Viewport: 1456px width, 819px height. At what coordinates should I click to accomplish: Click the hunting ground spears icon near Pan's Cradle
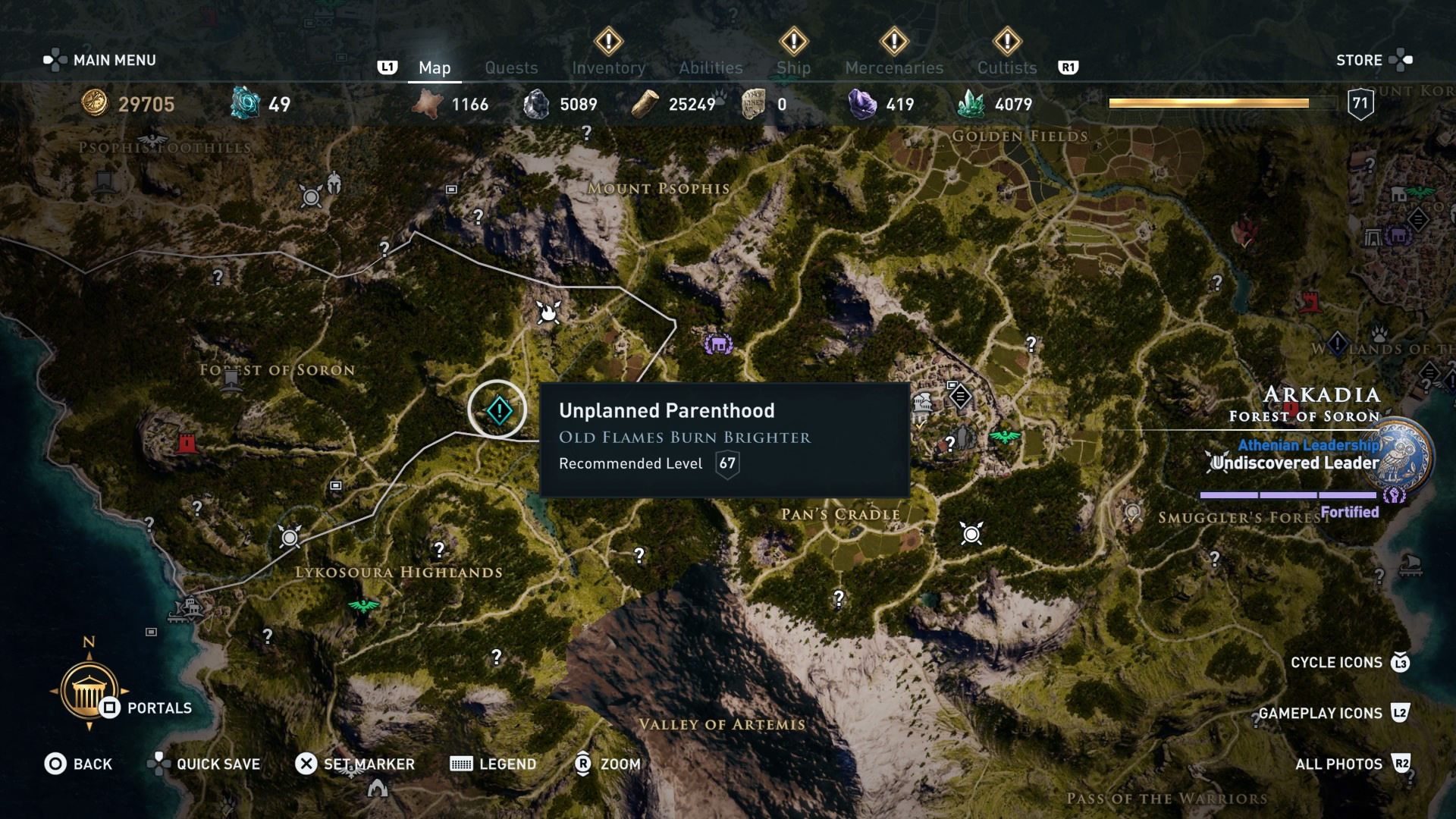pos(971,534)
